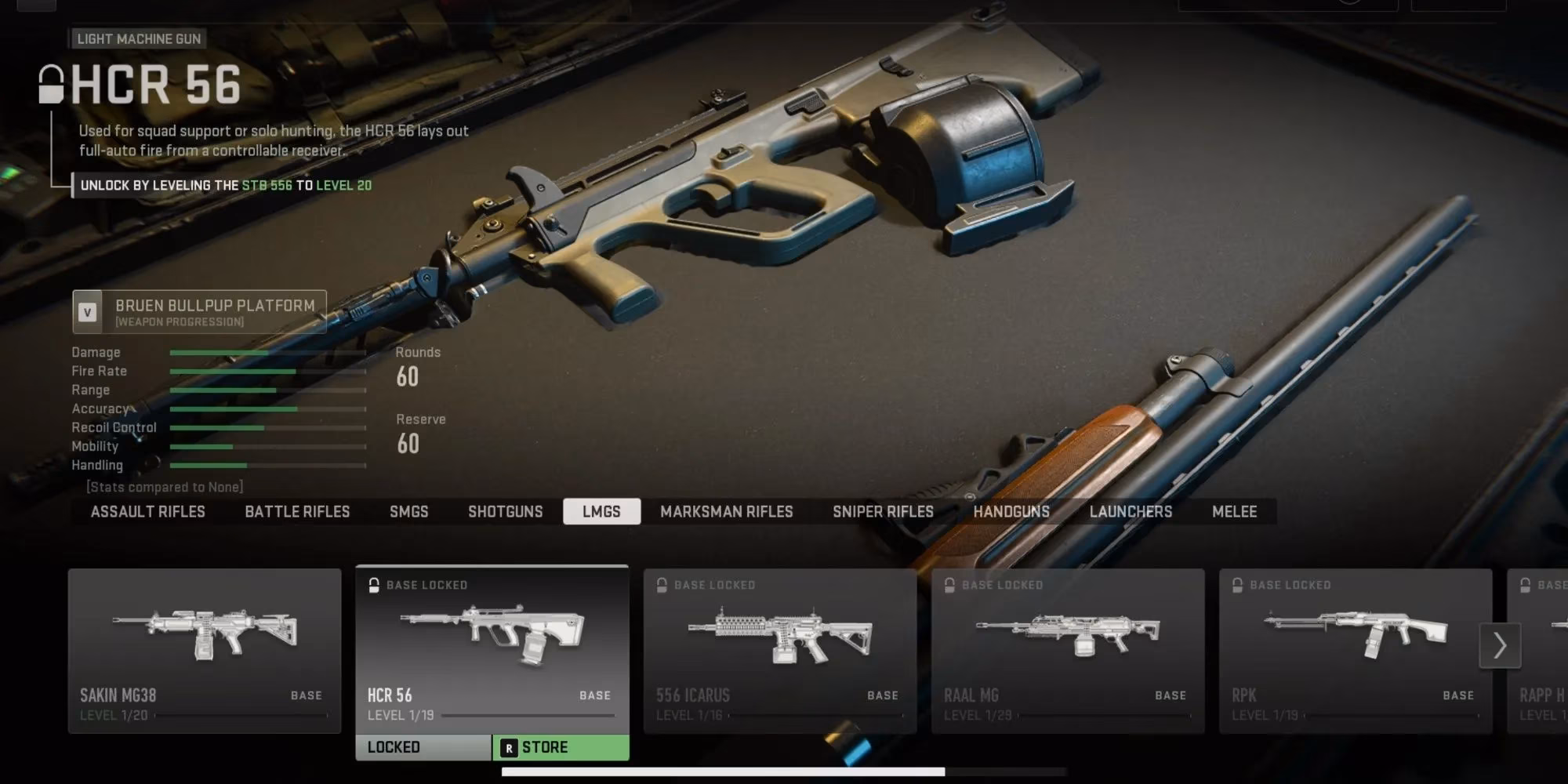View the Launchers tab

[x=1131, y=512]
